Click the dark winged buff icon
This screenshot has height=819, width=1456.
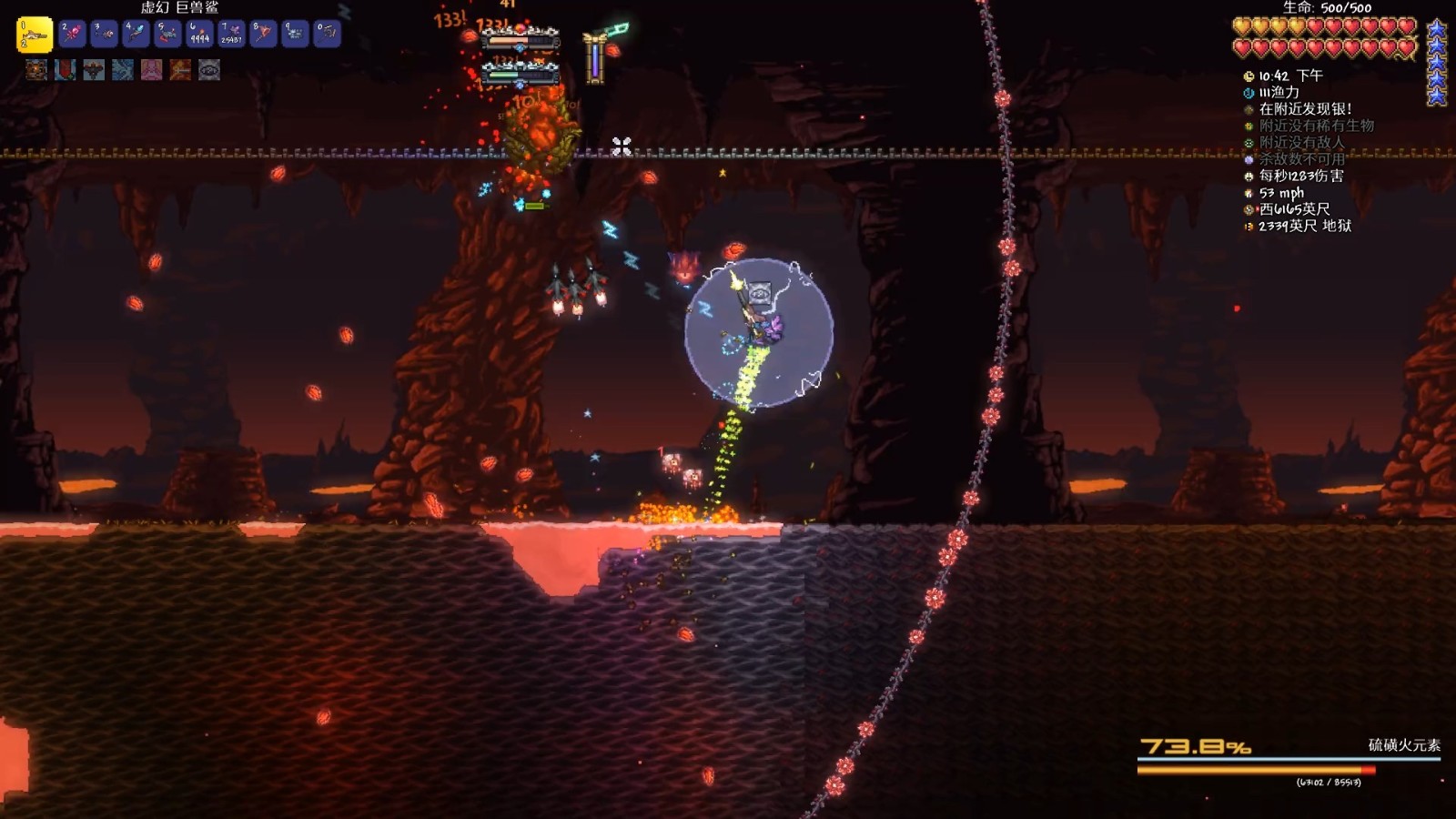pos(94,69)
